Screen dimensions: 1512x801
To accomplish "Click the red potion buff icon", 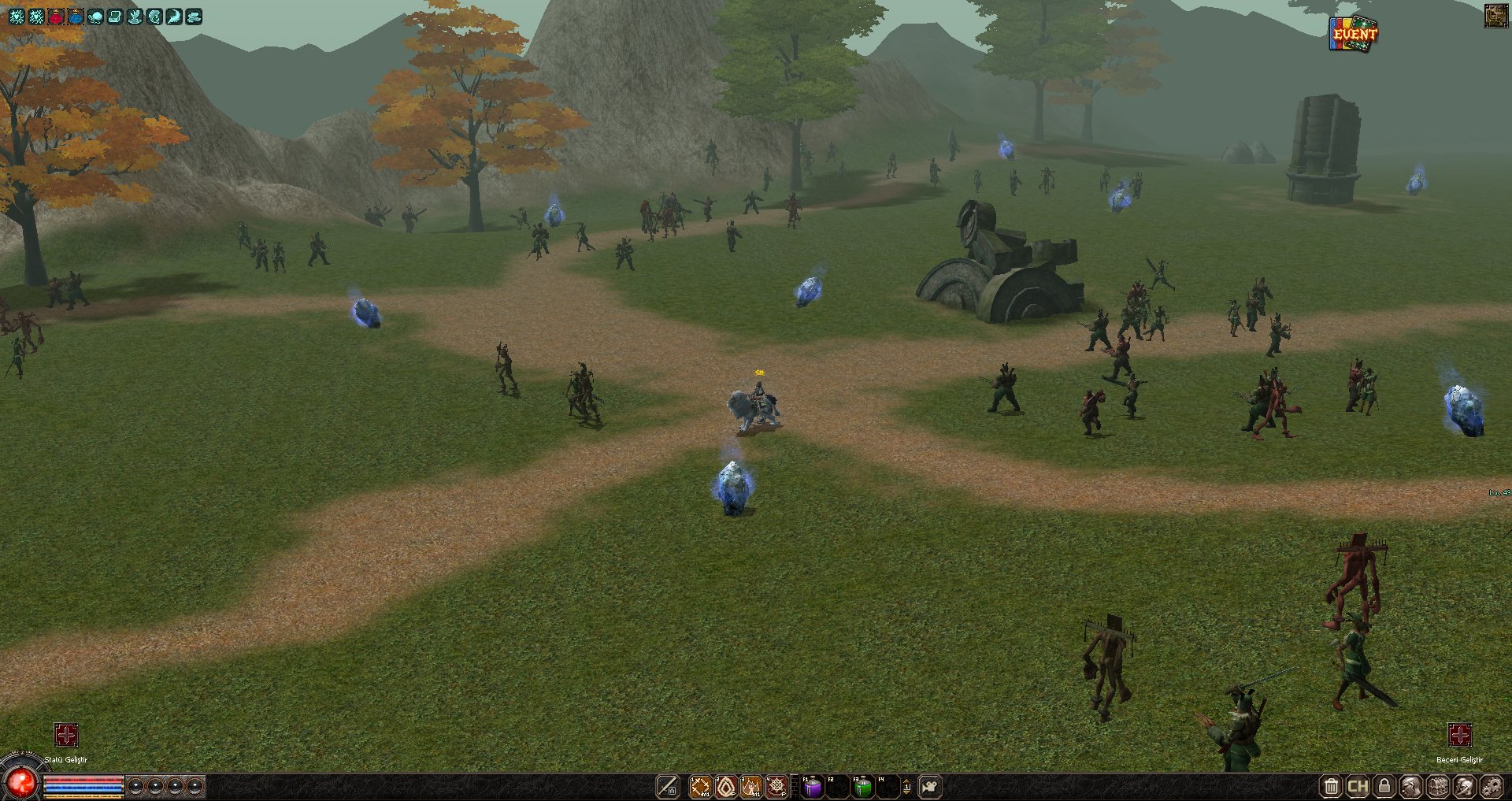I will click(x=56, y=17).
